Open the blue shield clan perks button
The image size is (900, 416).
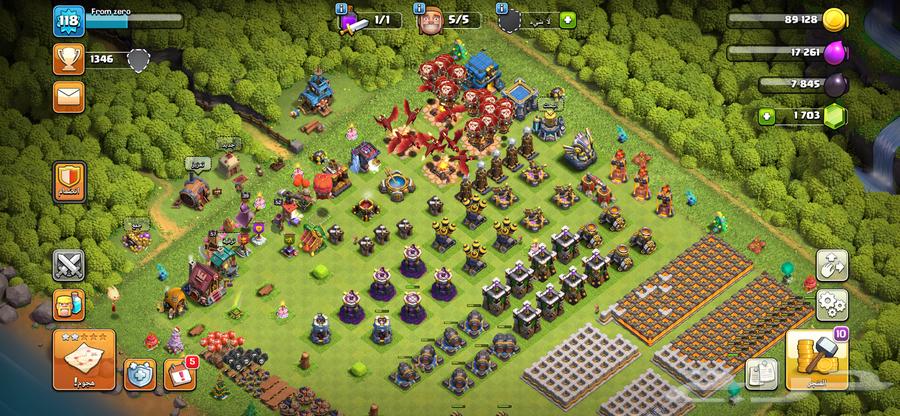pyautogui.click(x=138, y=375)
